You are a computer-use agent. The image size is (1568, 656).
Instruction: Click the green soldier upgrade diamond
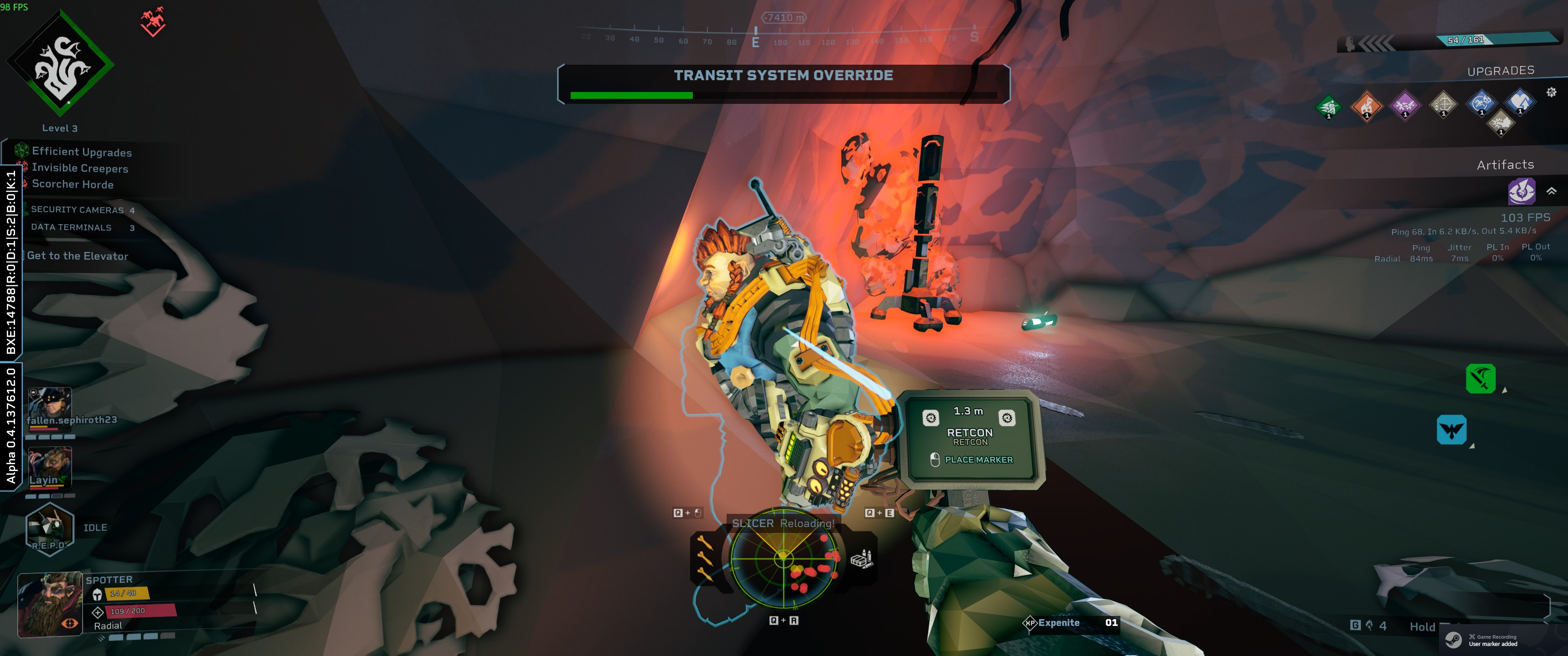(1328, 107)
